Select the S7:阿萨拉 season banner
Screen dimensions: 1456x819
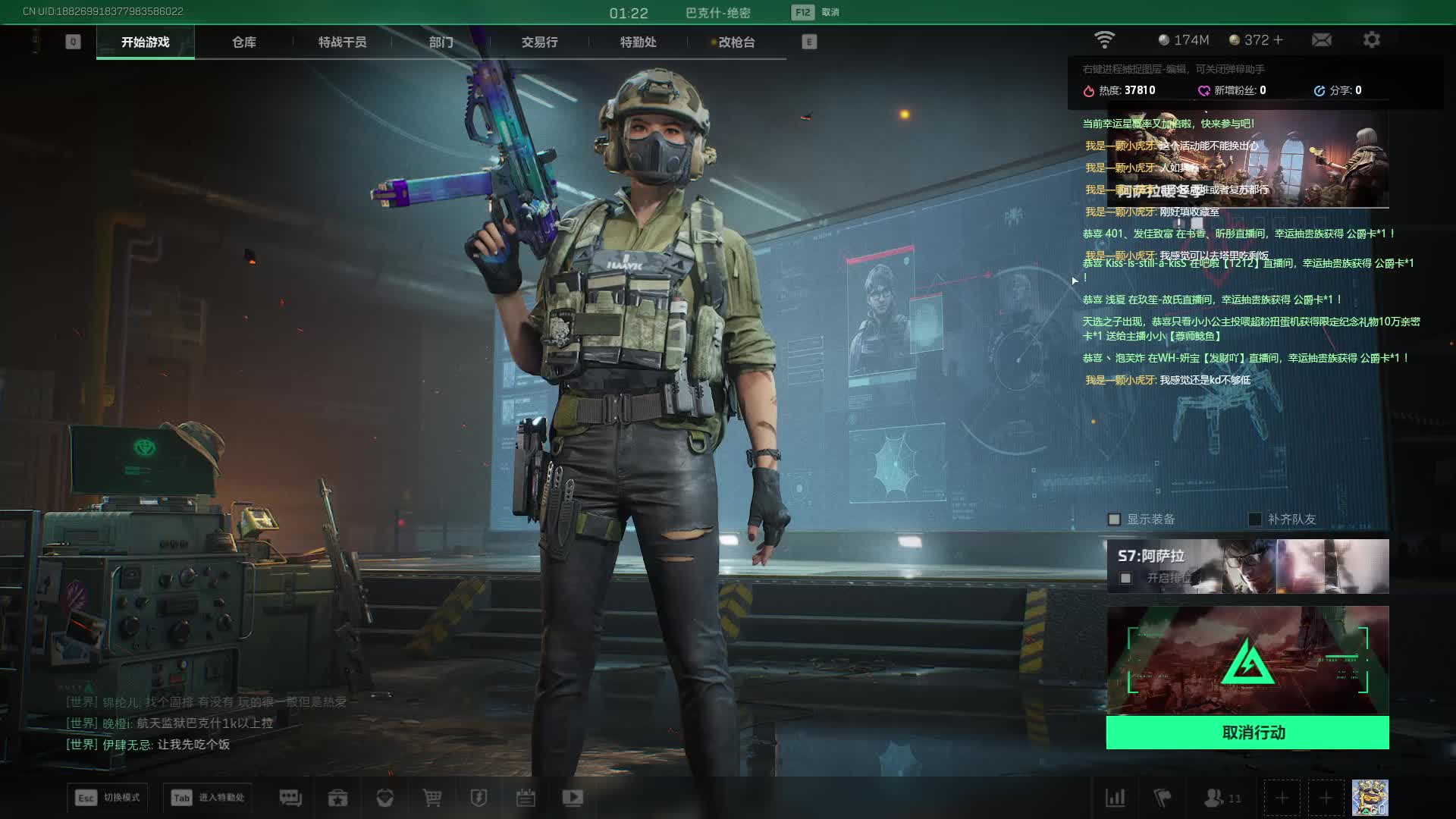click(1247, 566)
